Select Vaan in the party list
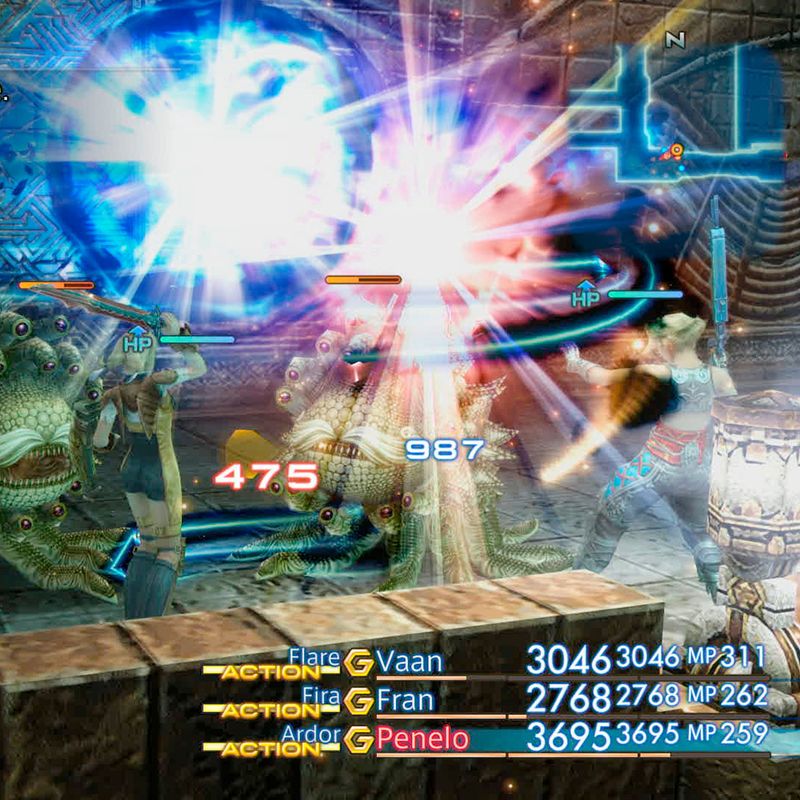The image size is (800, 800). [x=410, y=661]
